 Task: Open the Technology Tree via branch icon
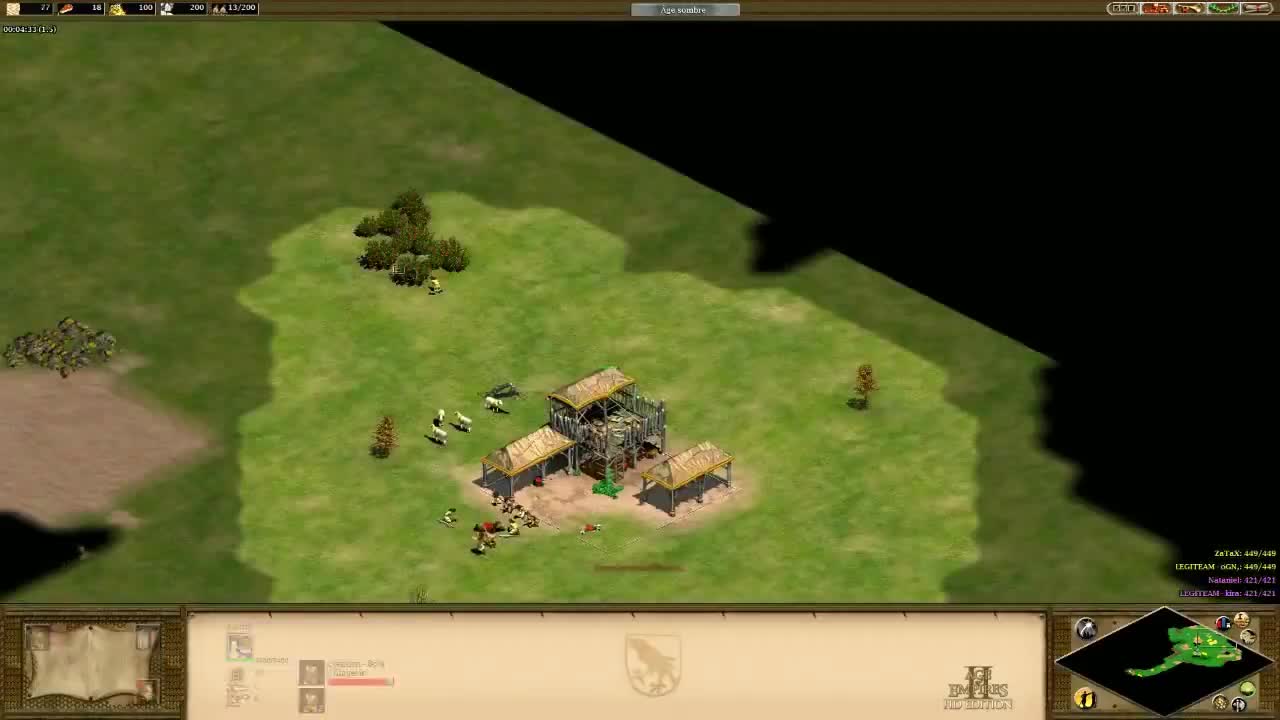[1222, 8]
